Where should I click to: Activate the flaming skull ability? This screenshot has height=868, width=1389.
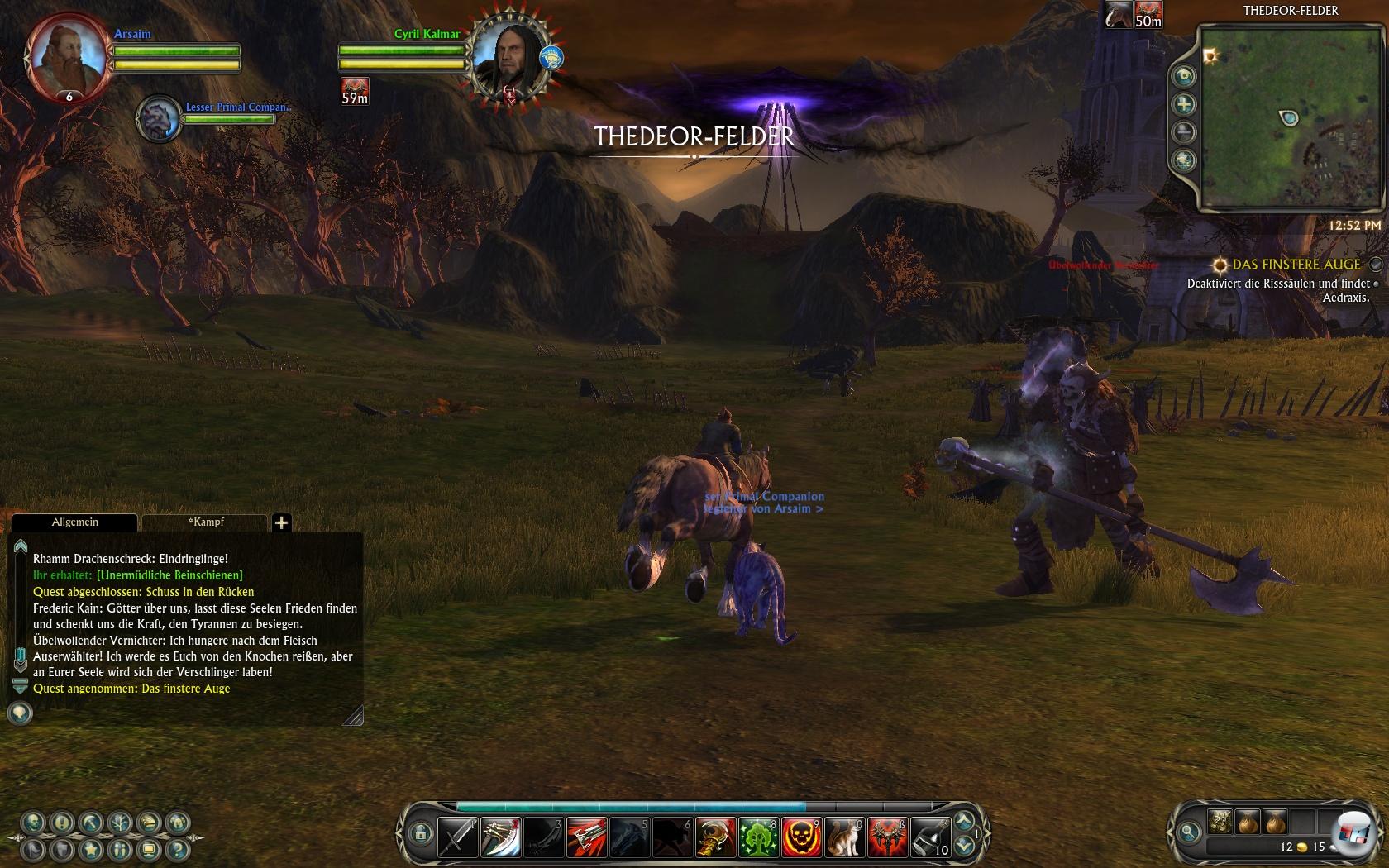tap(801, 837)
